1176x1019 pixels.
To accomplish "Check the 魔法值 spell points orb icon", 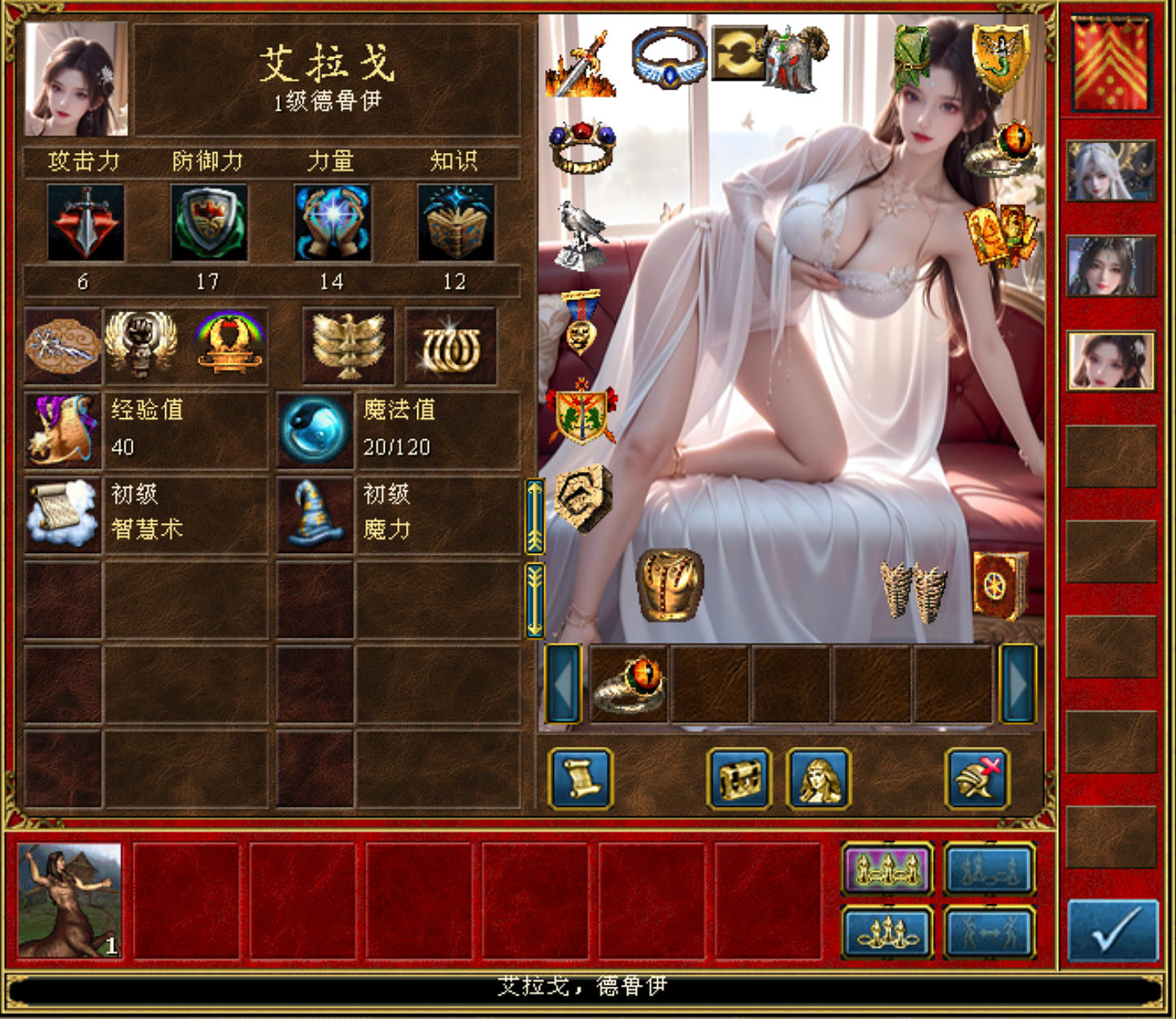I will (314, 429).
